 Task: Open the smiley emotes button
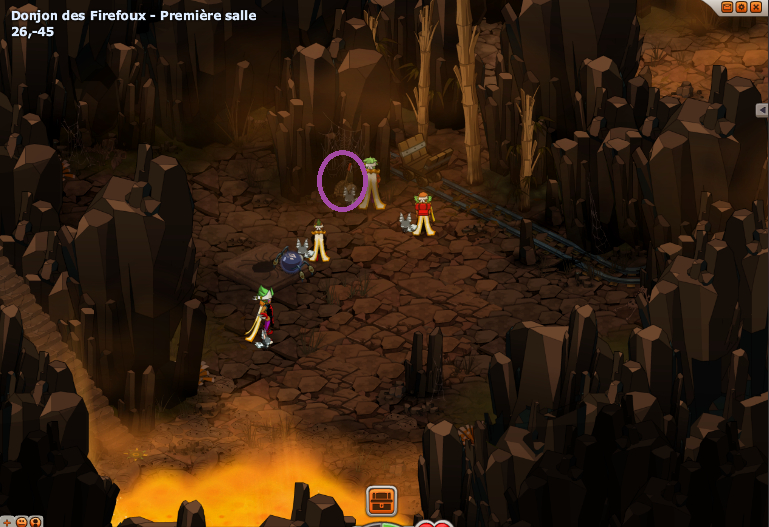point(21,521)
